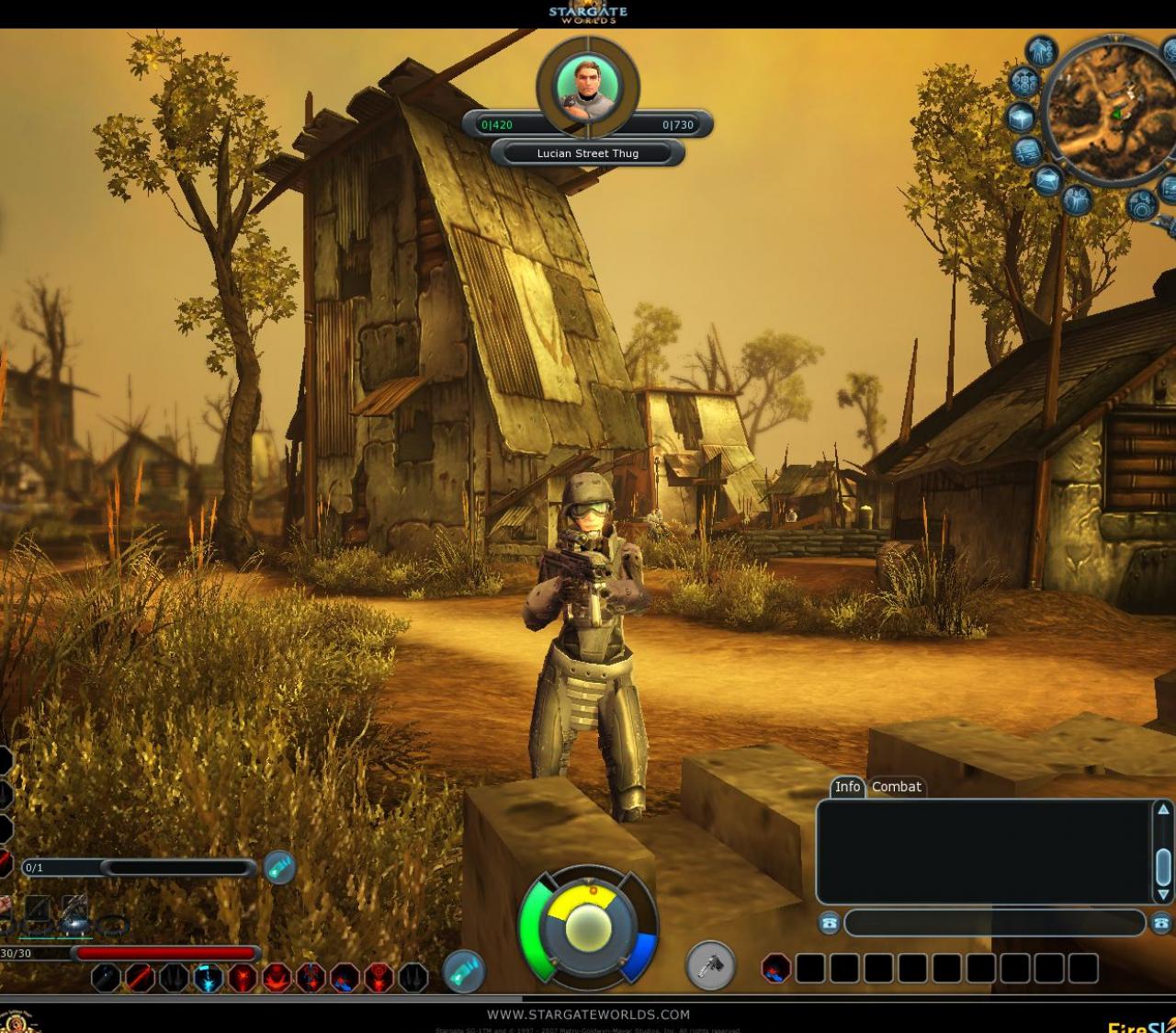Open the group/social icon under the minimap
Screen dimensions: 1176x1033
coord(1078,199)
